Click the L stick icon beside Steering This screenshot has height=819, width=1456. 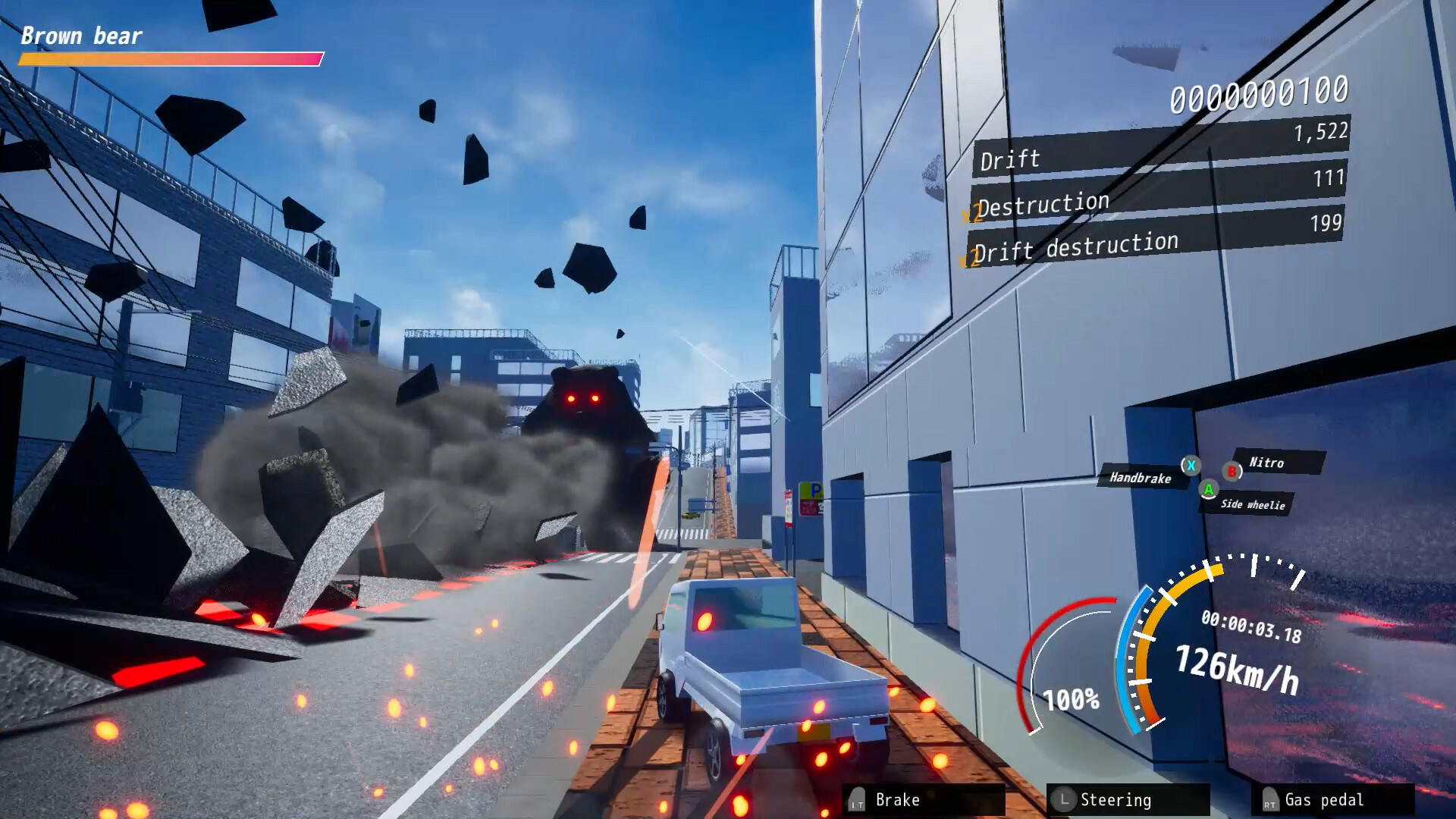pyautogui.click(x=1065, y=799)
